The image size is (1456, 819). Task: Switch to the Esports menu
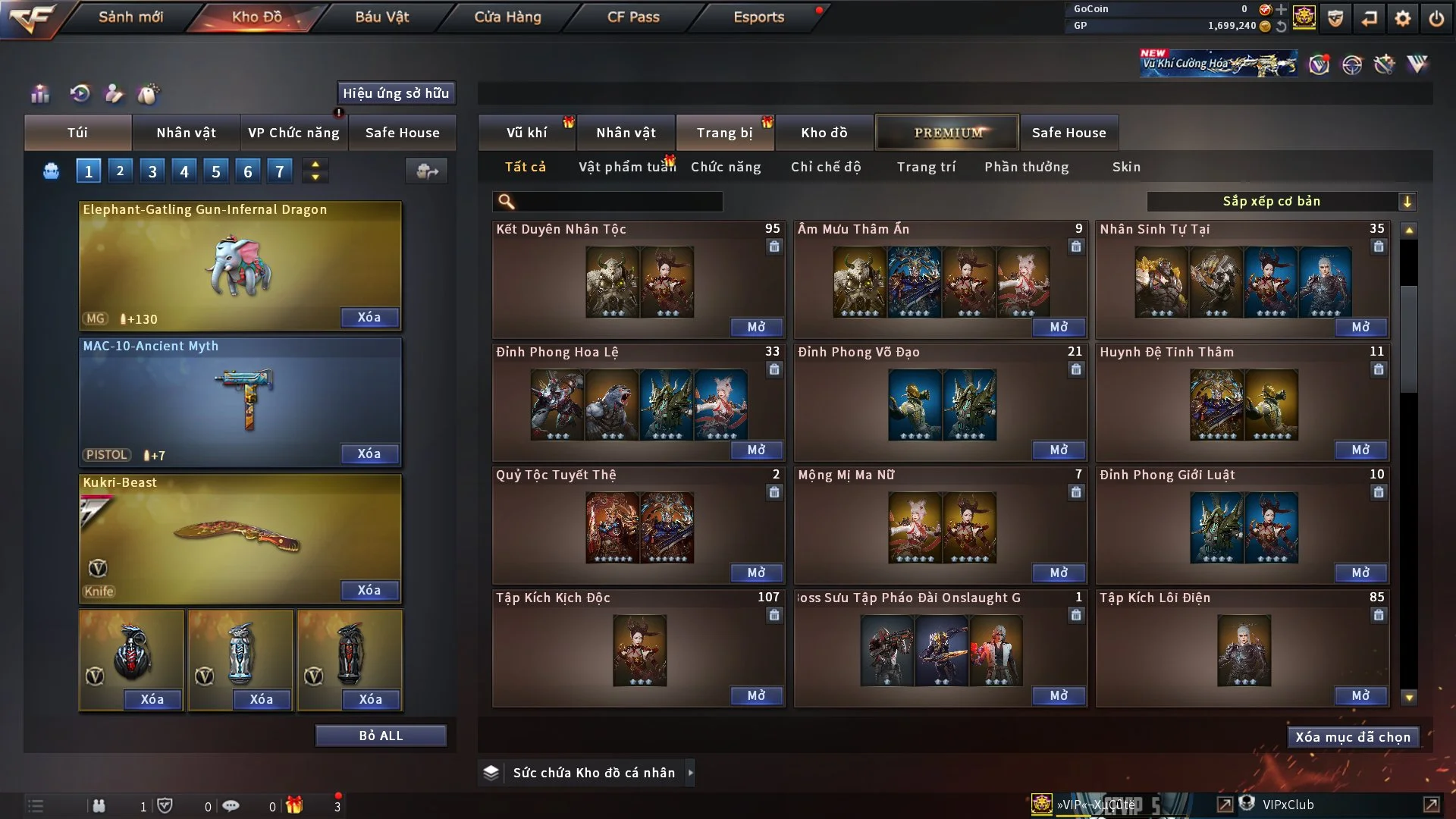(x=758, y=17)
